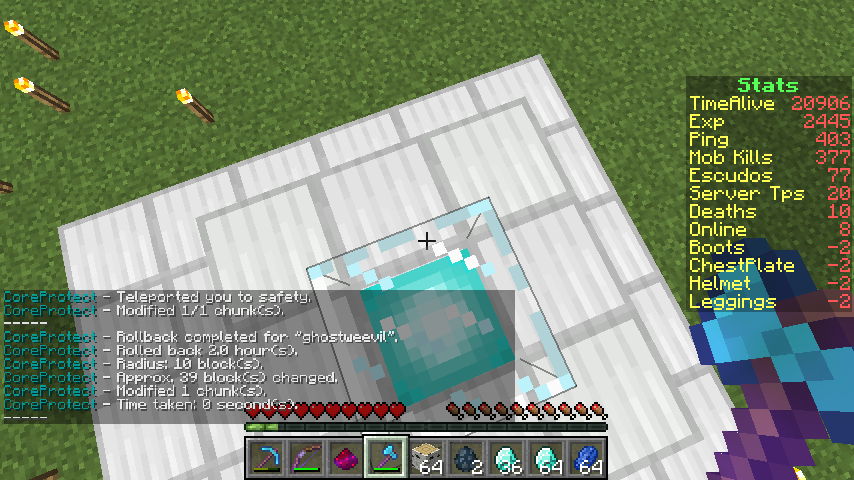Viewport: 854px width, 480px height.
Task: Select the stack of 36 diamonds
Action: pos(506,458)
